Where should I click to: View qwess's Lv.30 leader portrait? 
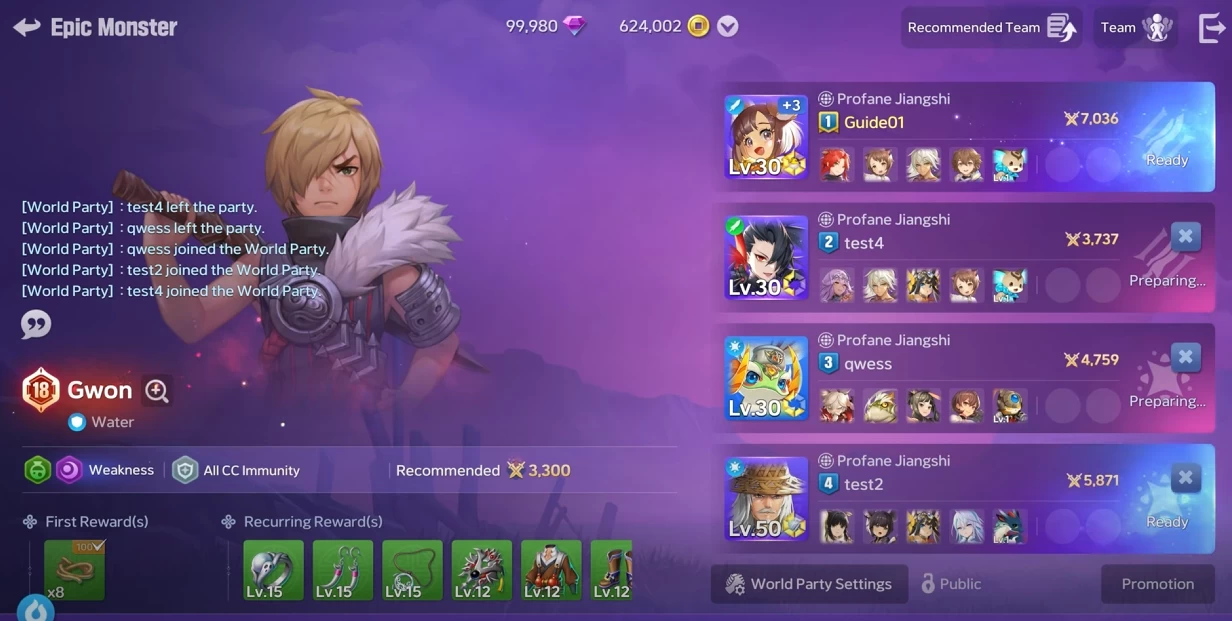point(766,378)
